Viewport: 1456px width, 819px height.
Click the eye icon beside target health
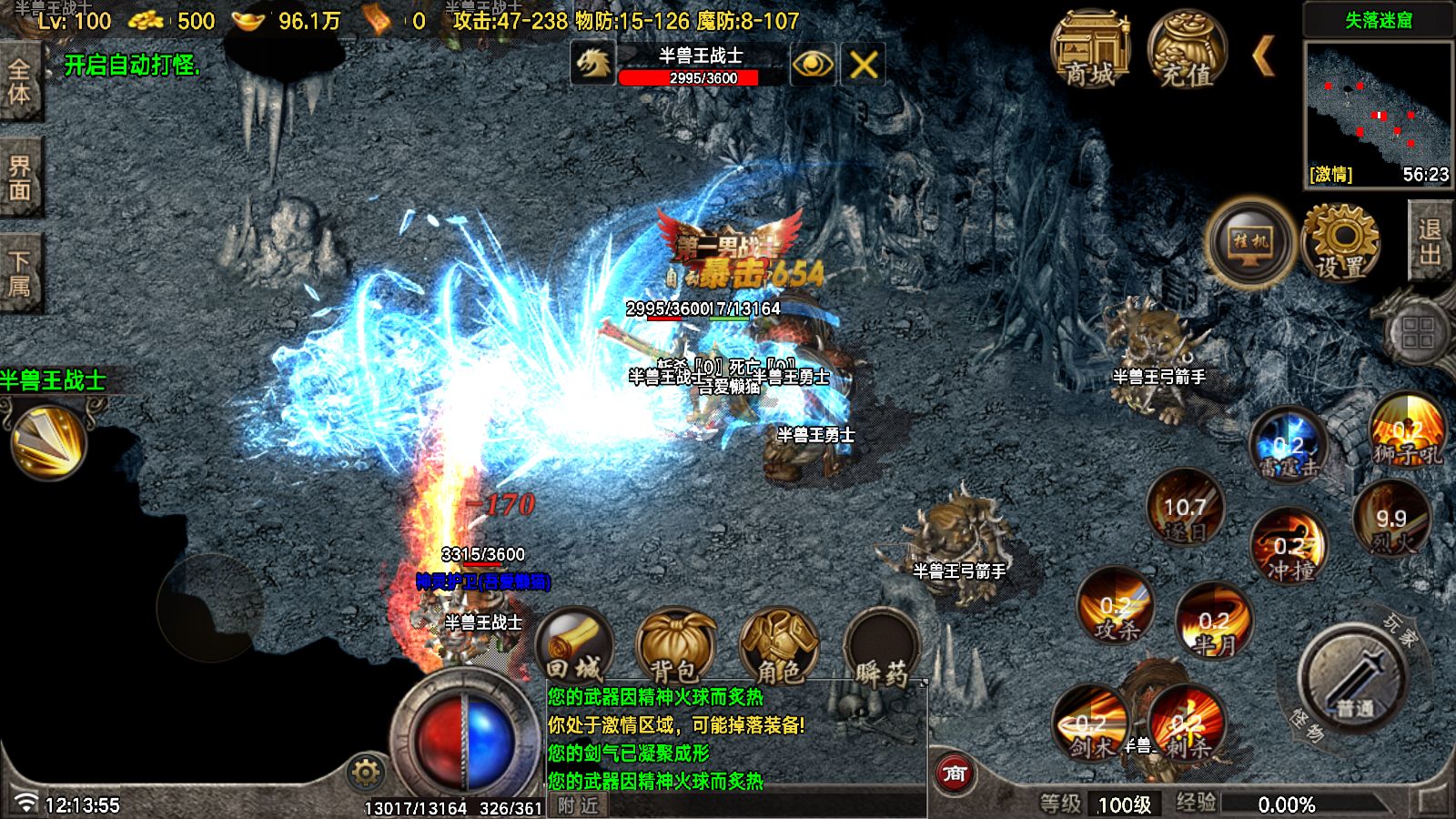tap(812, 65)
